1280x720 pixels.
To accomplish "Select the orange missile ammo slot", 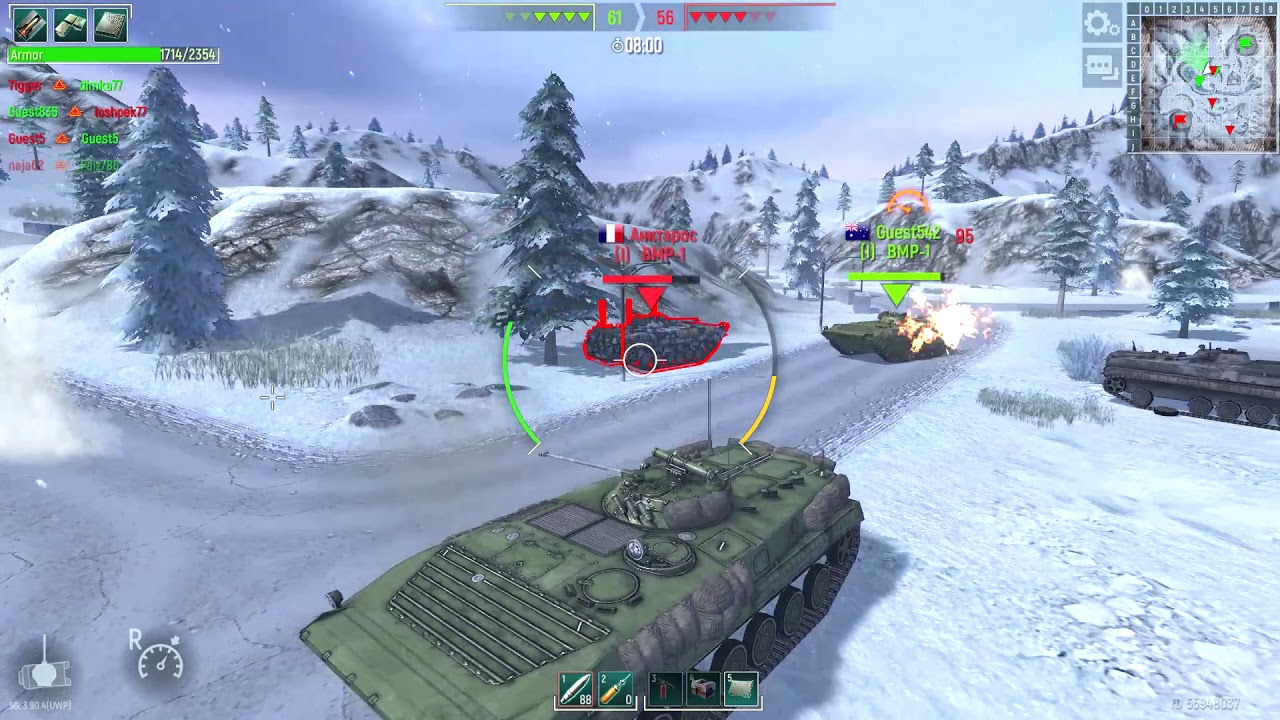I will [615, 690].
